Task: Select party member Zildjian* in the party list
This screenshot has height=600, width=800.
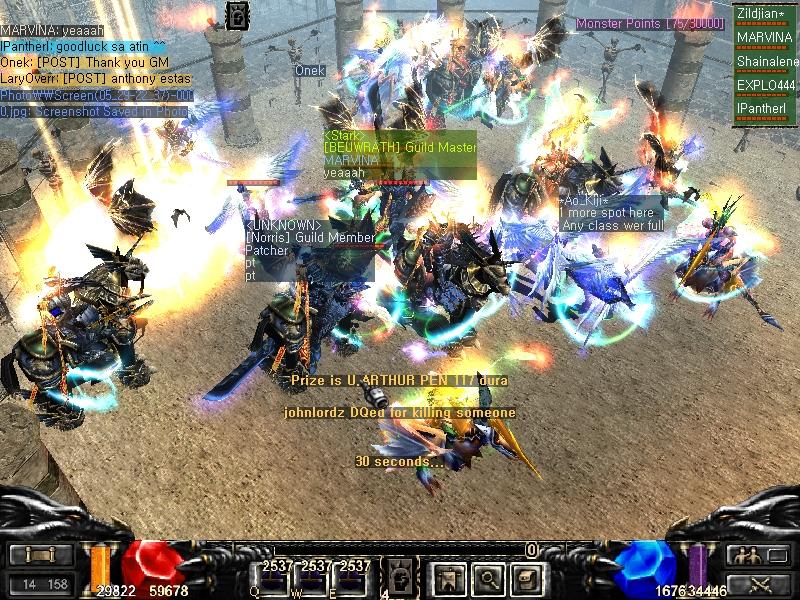Action: 765,14
